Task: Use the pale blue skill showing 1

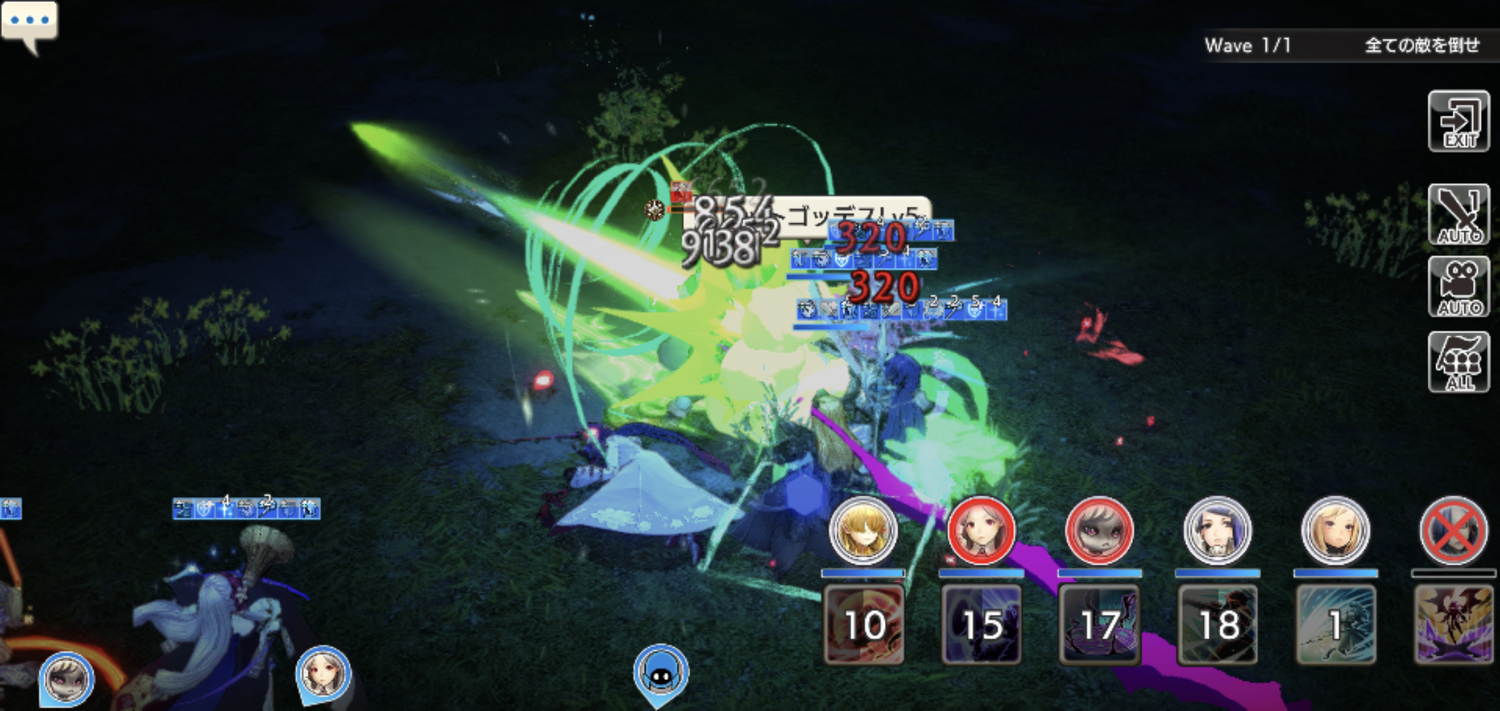Action: pyautogui.click(x=1335, y=625)
